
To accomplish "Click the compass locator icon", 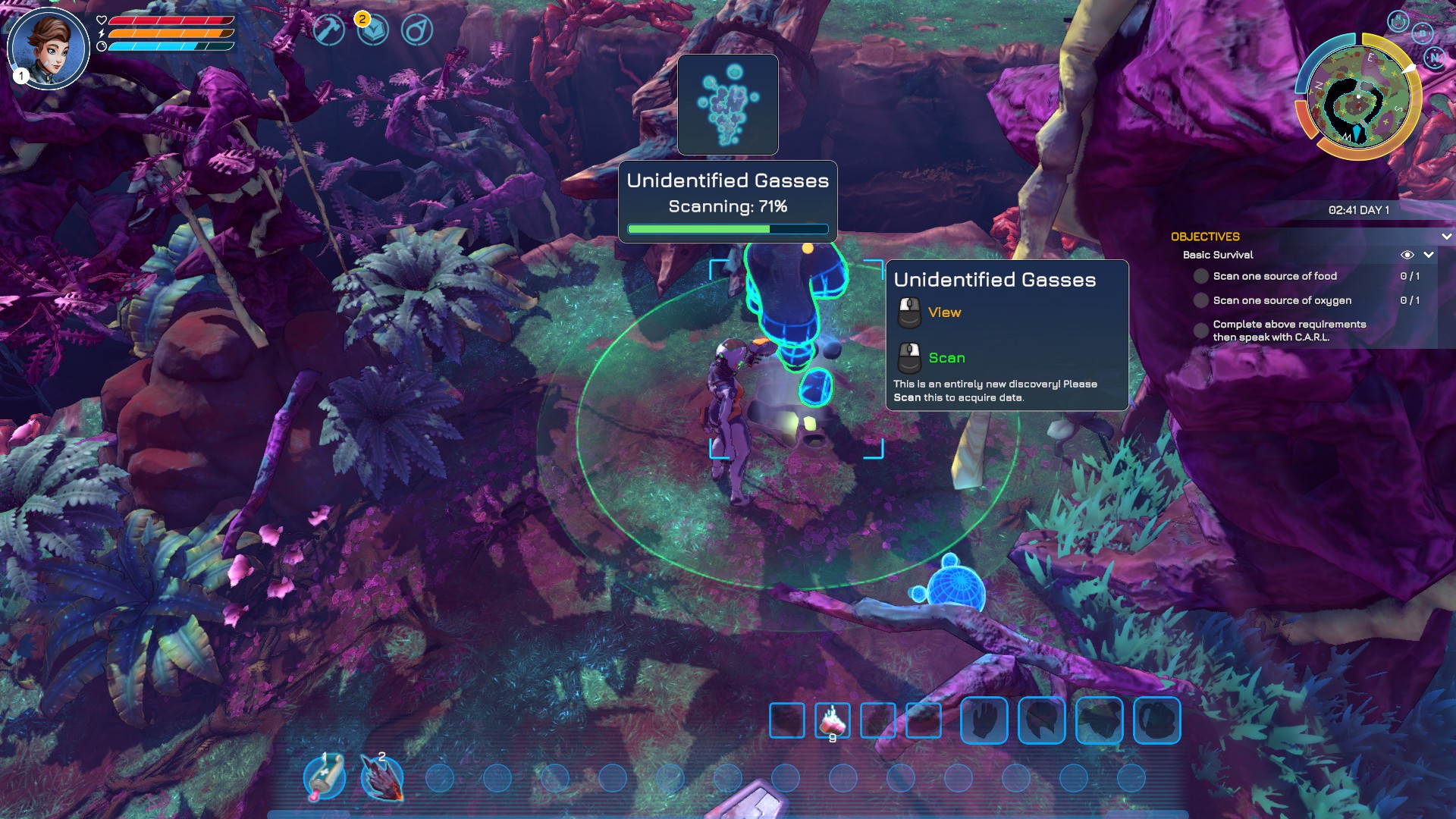I will point(417,30).
